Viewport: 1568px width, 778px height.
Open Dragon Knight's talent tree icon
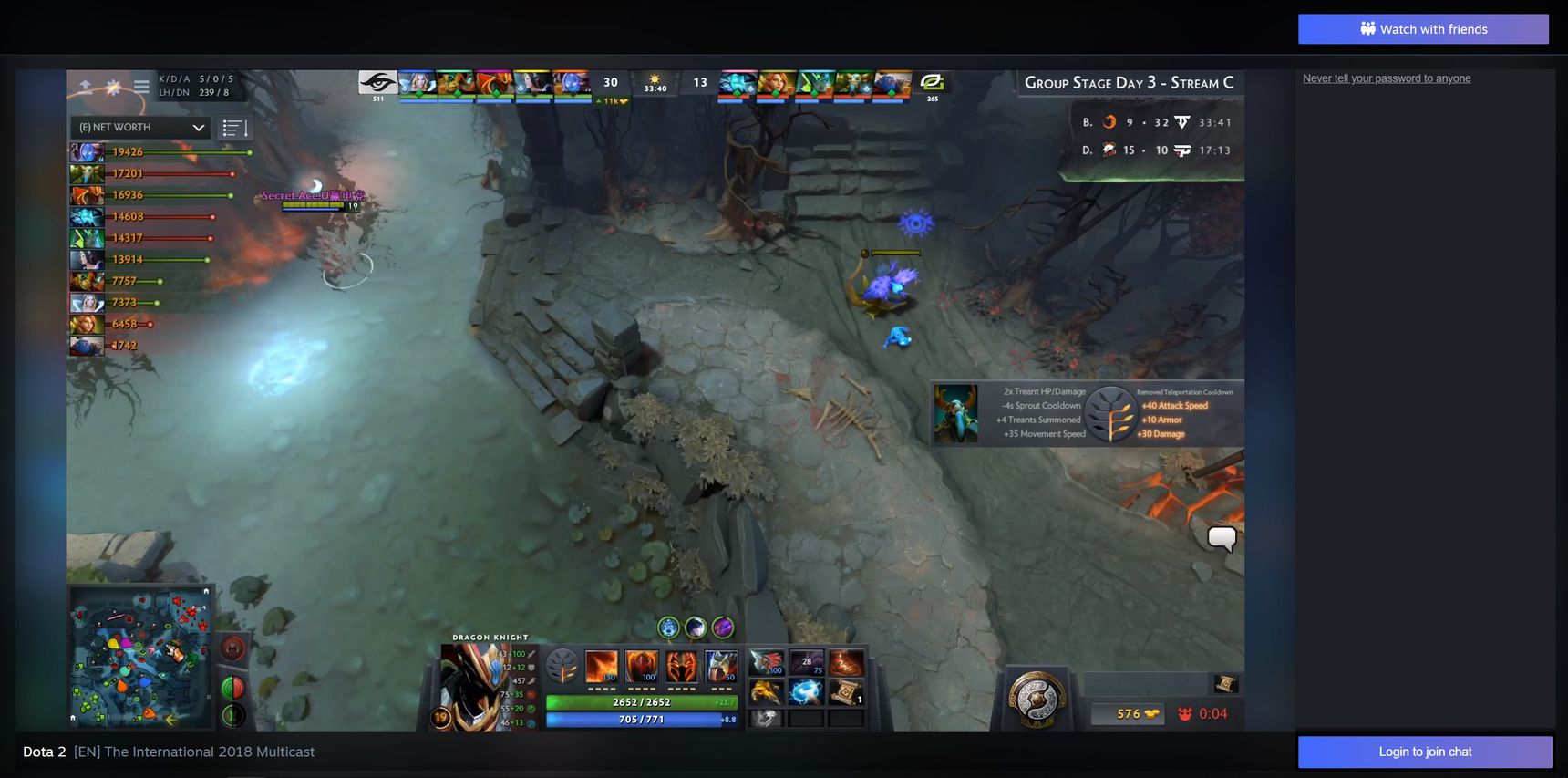tap(562, 667)
